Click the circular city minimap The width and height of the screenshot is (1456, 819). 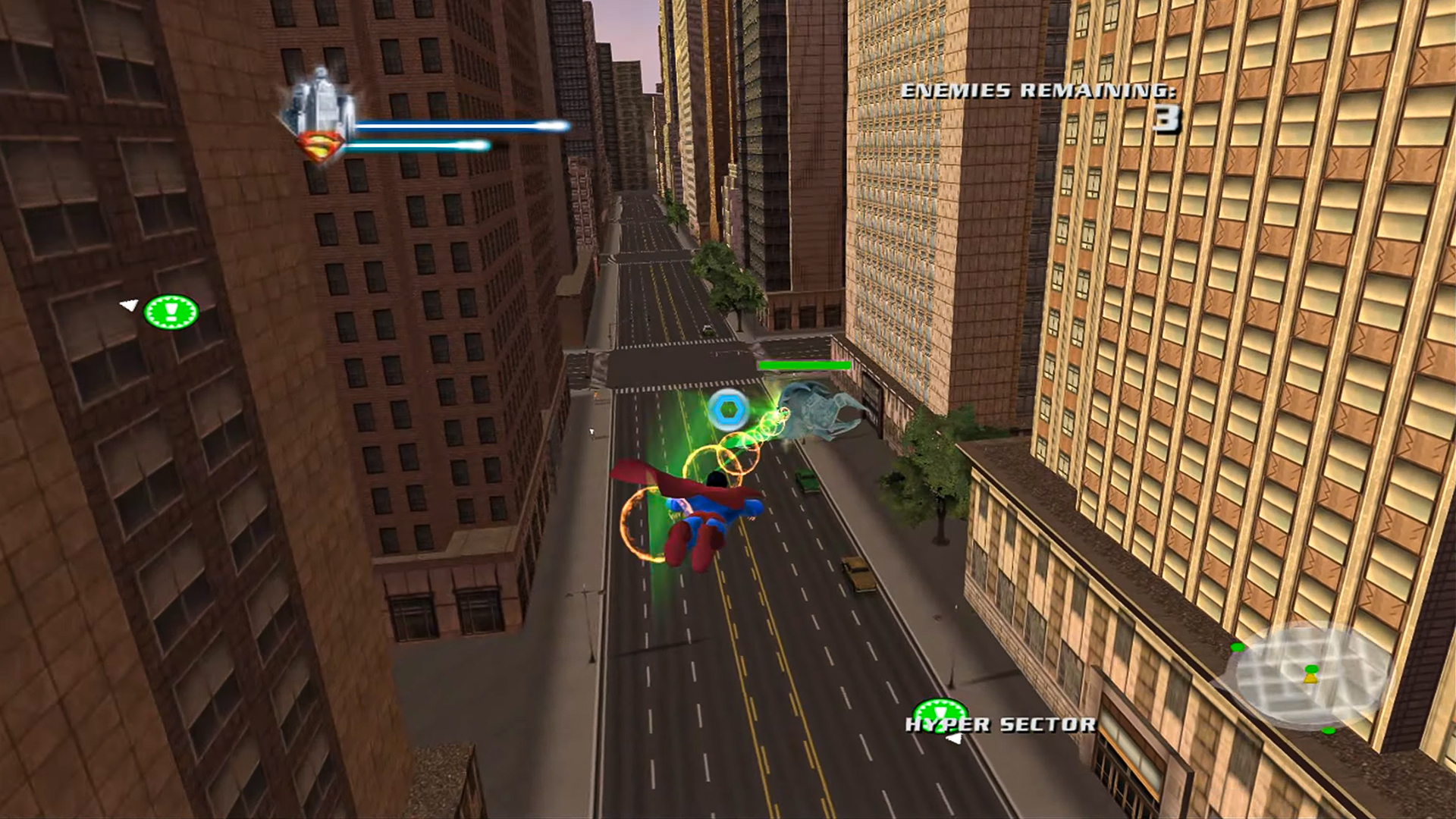[x=1310, y=674]
